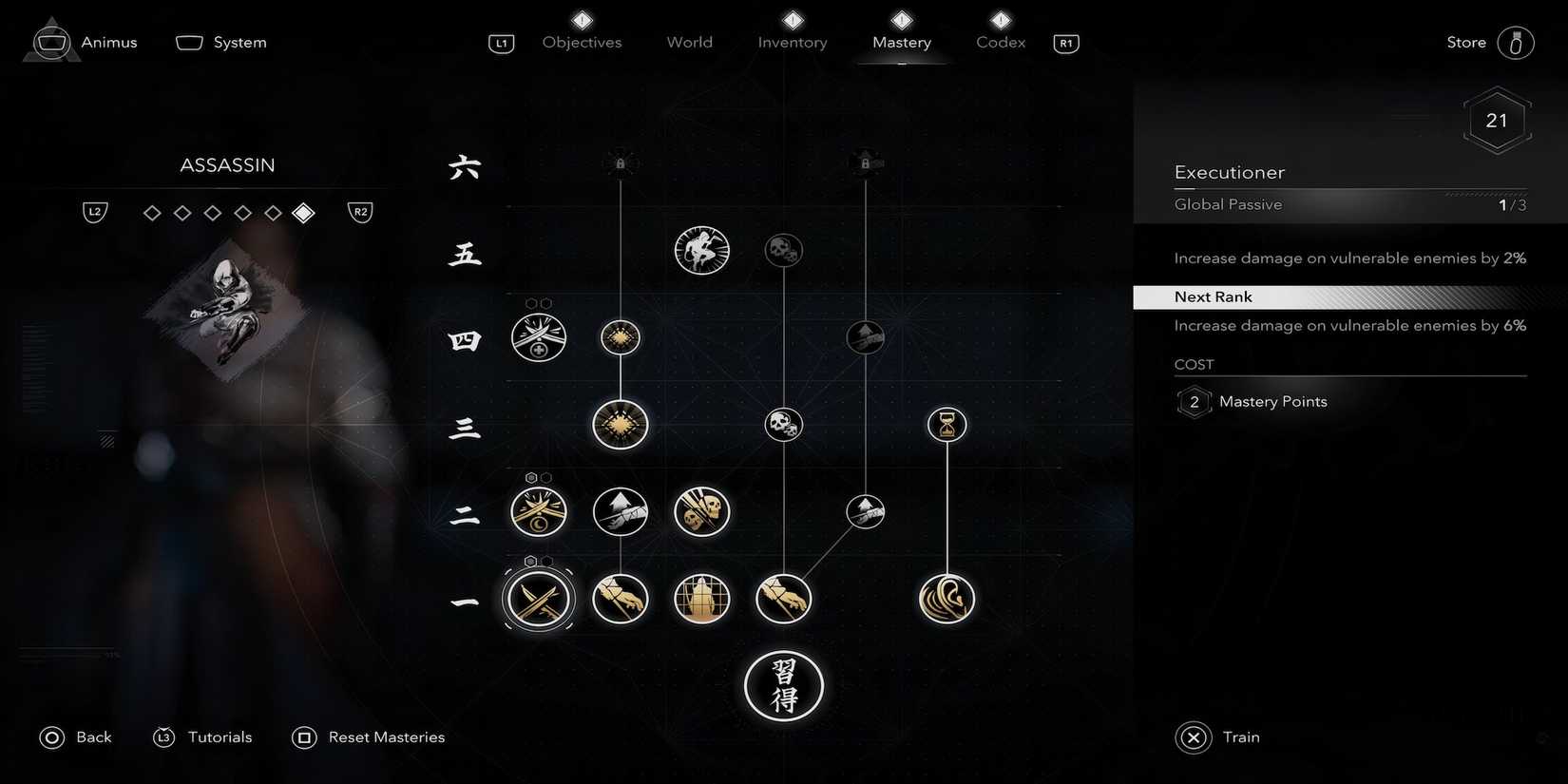Viewport: 1568px width, 784px height.
Task: Open the Animus menu icon
Action: pyautogui.click(x=51, y=41)
